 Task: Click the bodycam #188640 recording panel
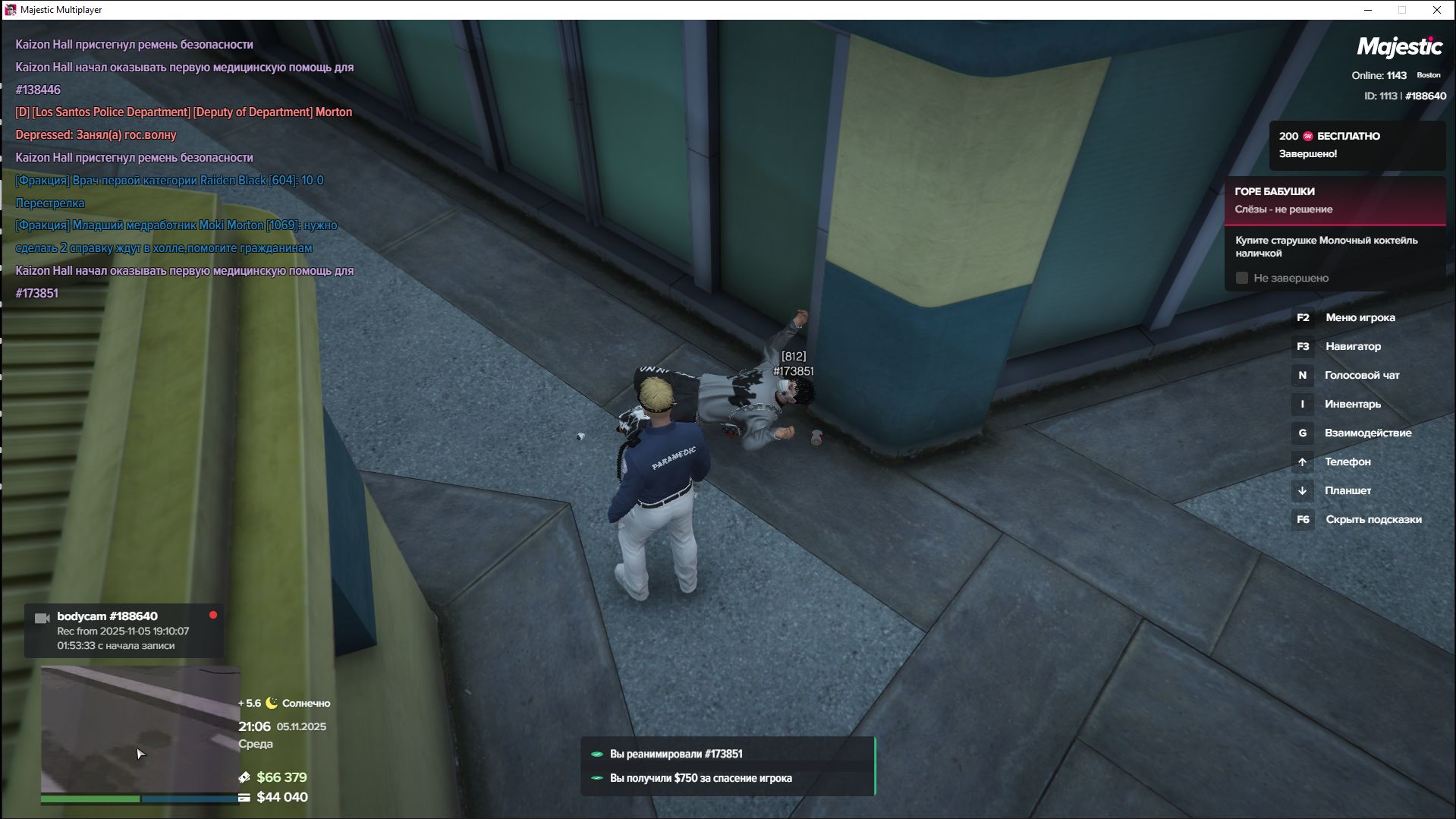[124, 631]
